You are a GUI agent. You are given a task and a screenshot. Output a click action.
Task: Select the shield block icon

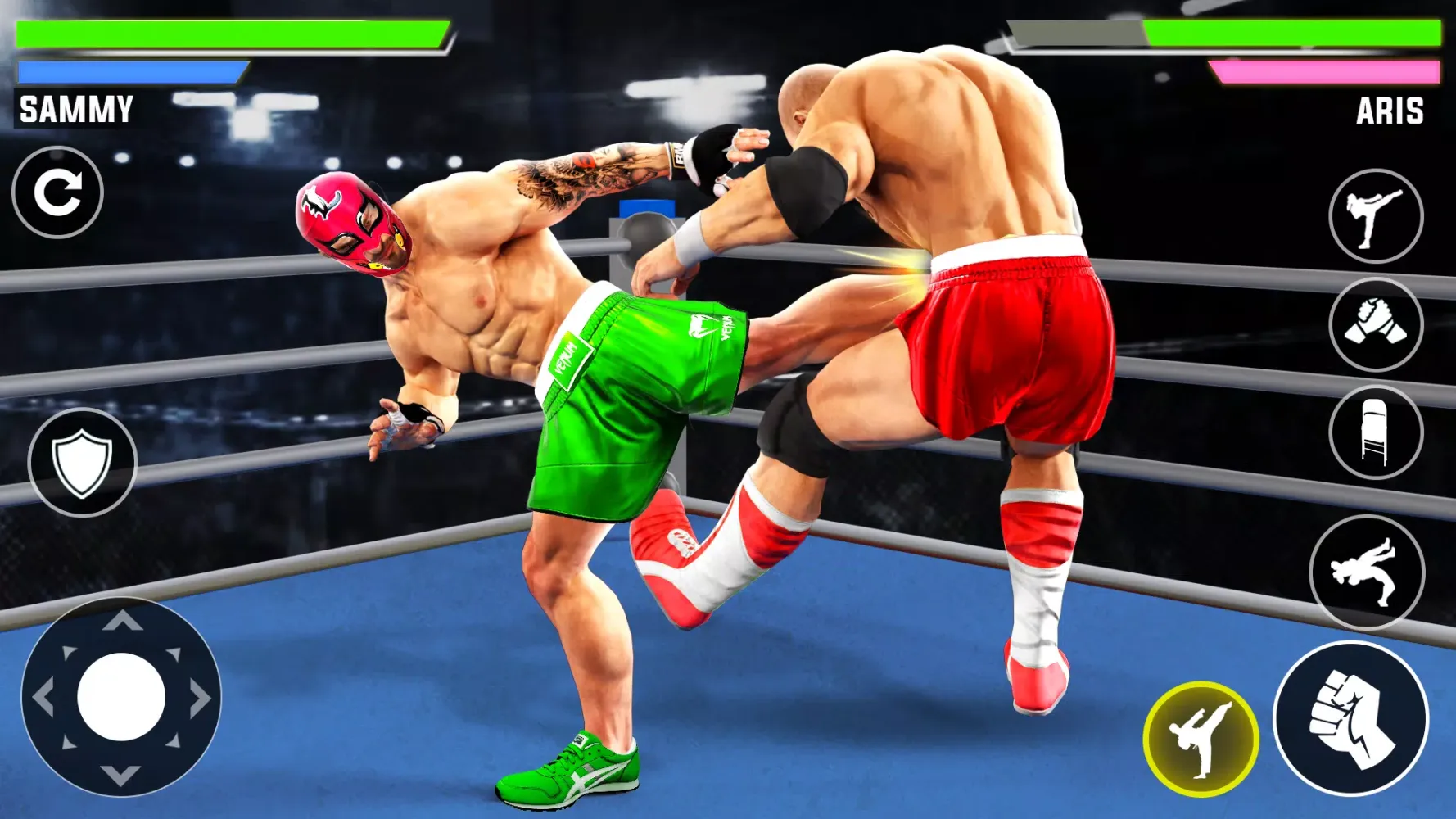[82, 462]
